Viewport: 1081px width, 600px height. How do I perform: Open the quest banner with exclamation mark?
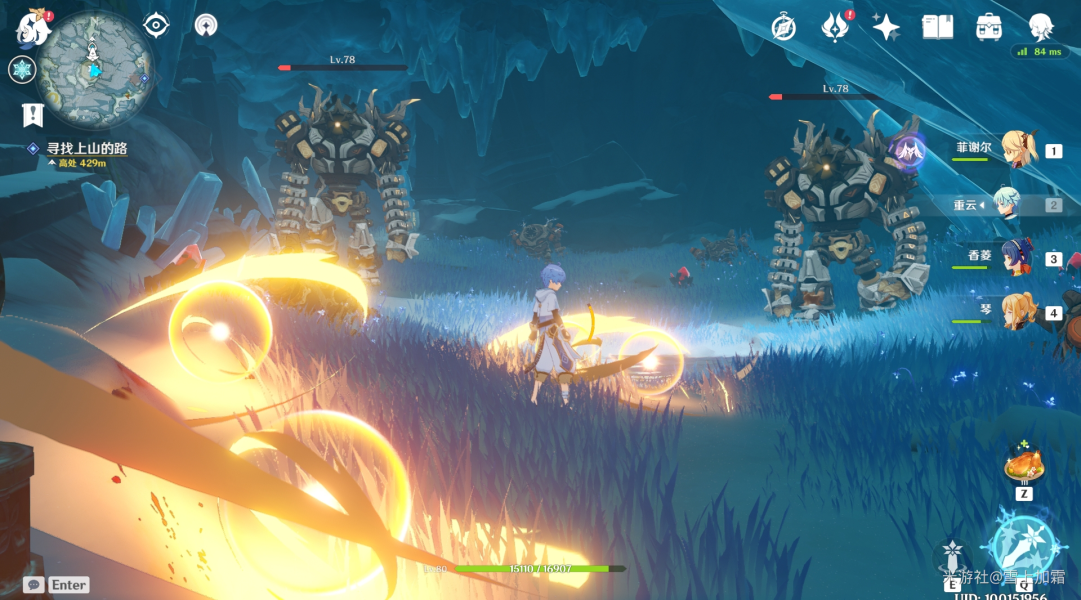click(x=33, y=114)
